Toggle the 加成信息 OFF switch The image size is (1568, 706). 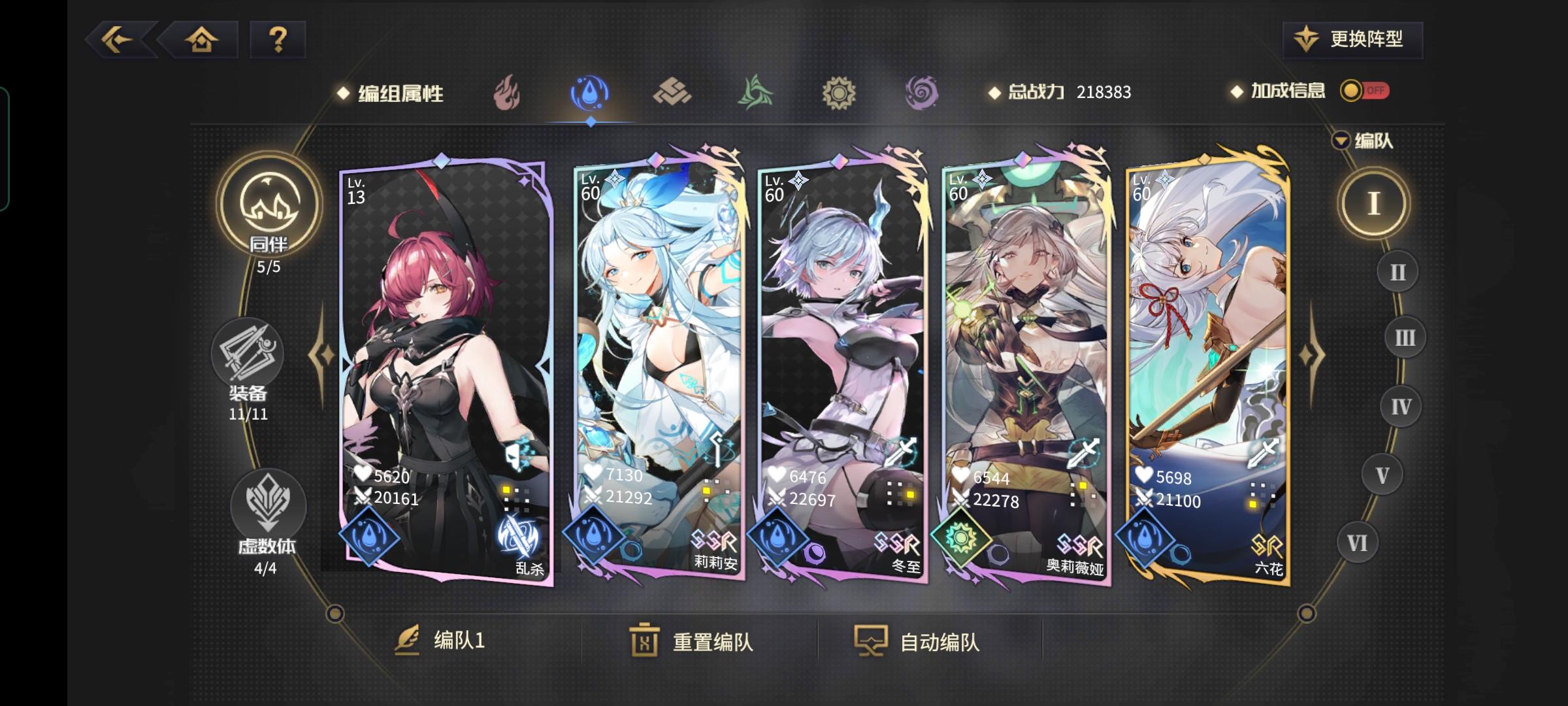1364,92
